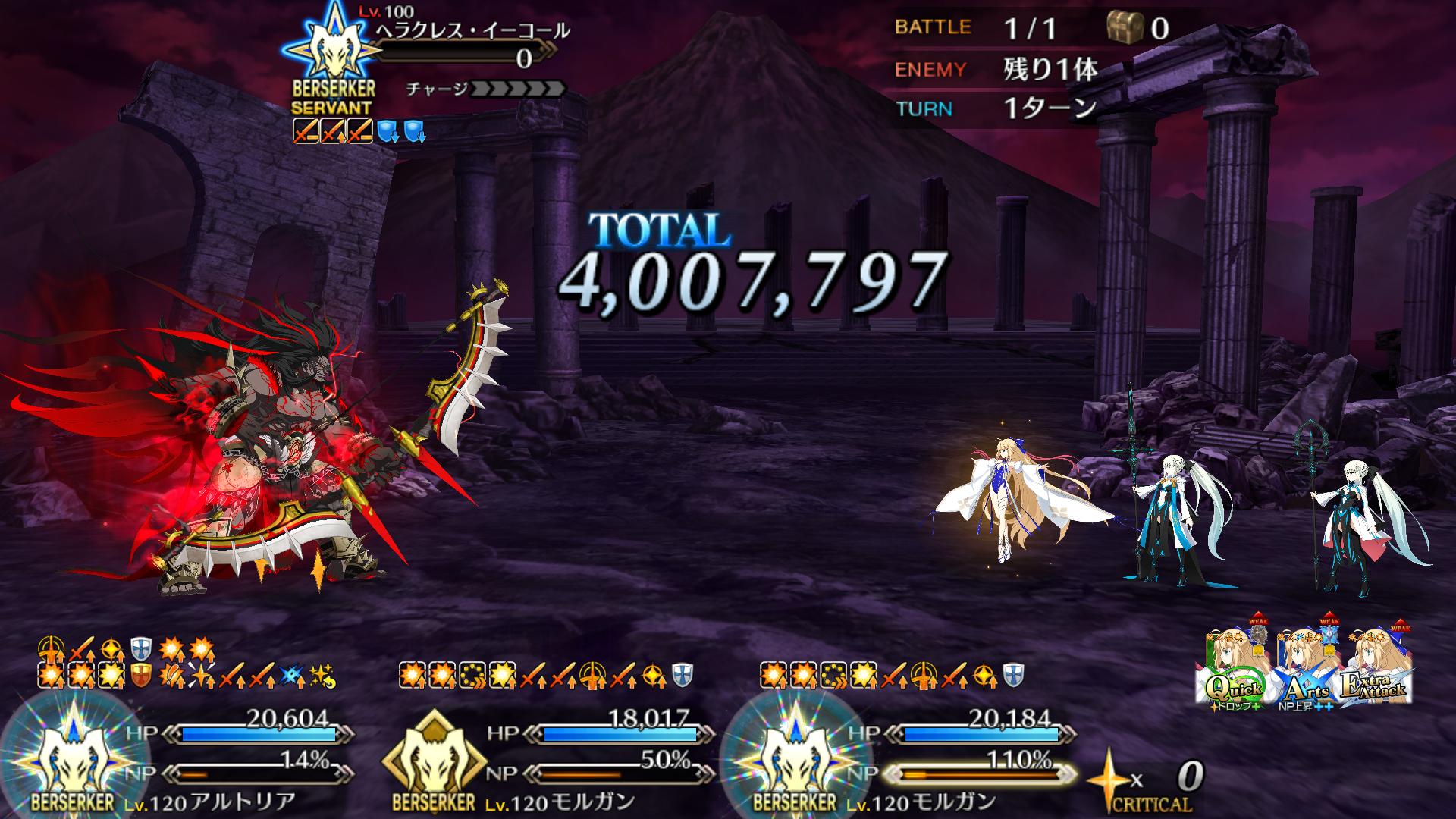Screen dimensions: 1456x819
Task: Open the Berserker portrait of Morgan at 110% NP
Action: (795, 758)
